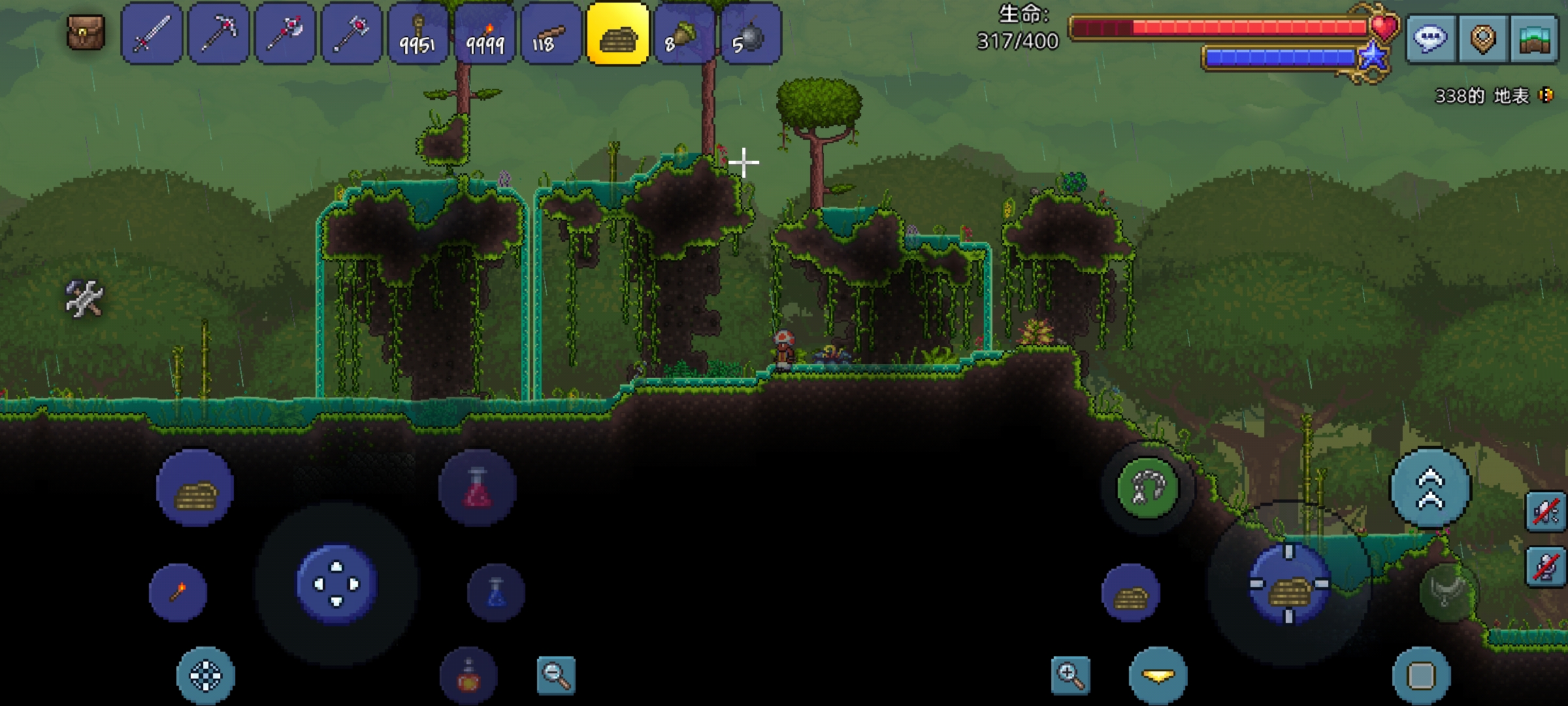Fire the grappling hook button
The image size is (1568, 706).
click(1148, 488)
